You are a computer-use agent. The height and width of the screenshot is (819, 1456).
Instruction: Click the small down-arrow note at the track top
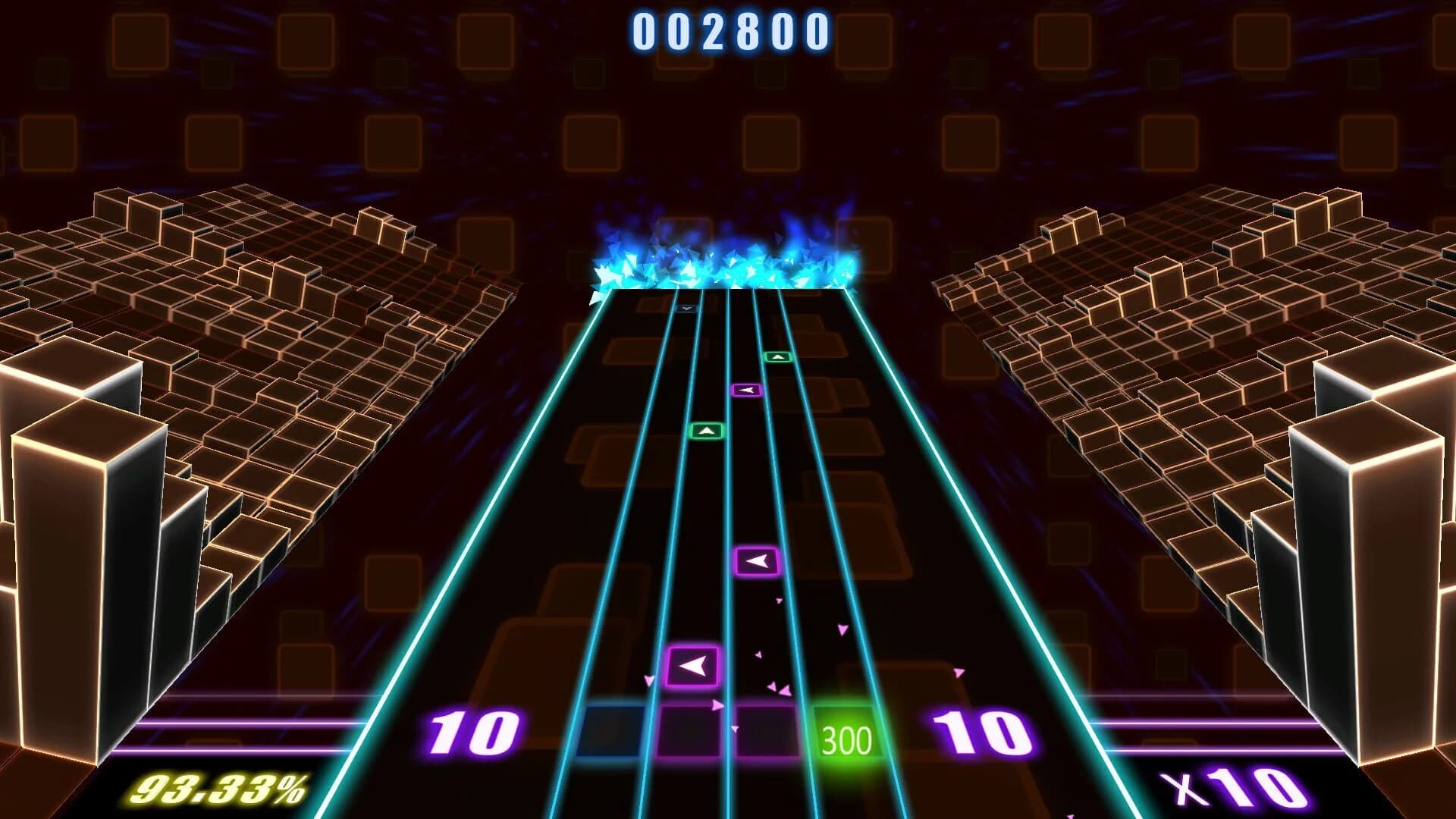[x=686, y=309]
